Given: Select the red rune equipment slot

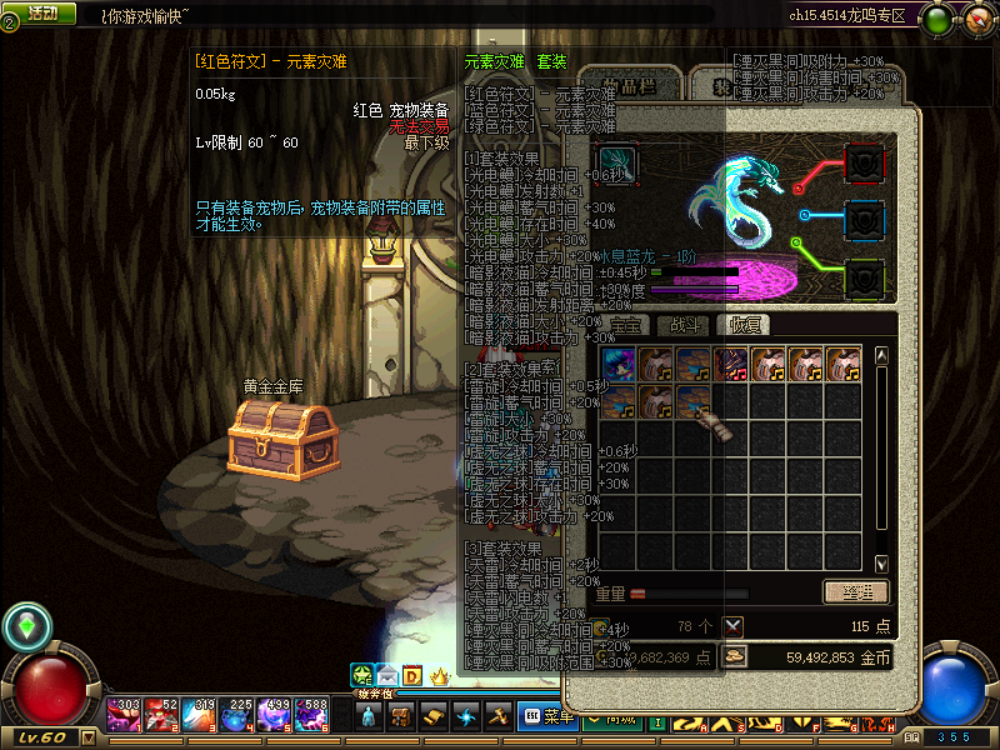Looking at the screenshot, I should tap(864, 165).
